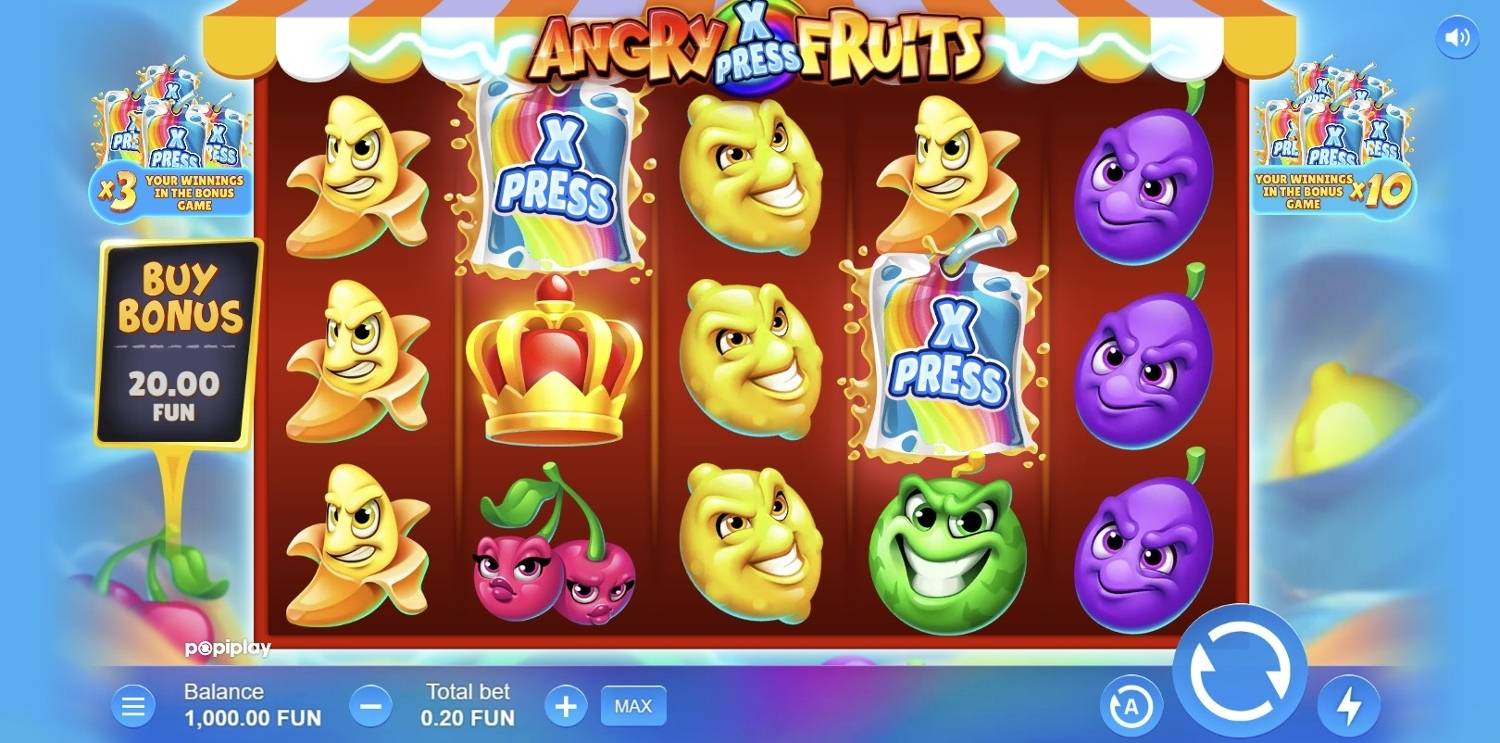Image resolution: width=1500 pixels, height=743 pixels.
Task: Decrease the total bet
Action: click(371, 706)
